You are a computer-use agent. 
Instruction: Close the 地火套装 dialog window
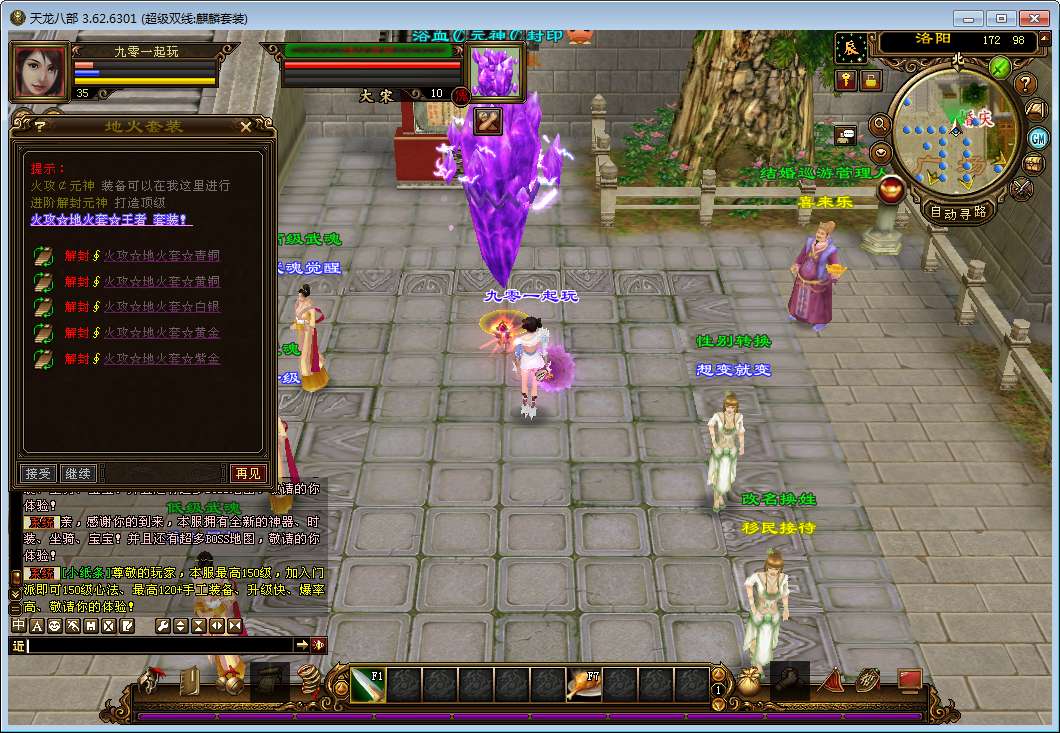coord(246,126)
